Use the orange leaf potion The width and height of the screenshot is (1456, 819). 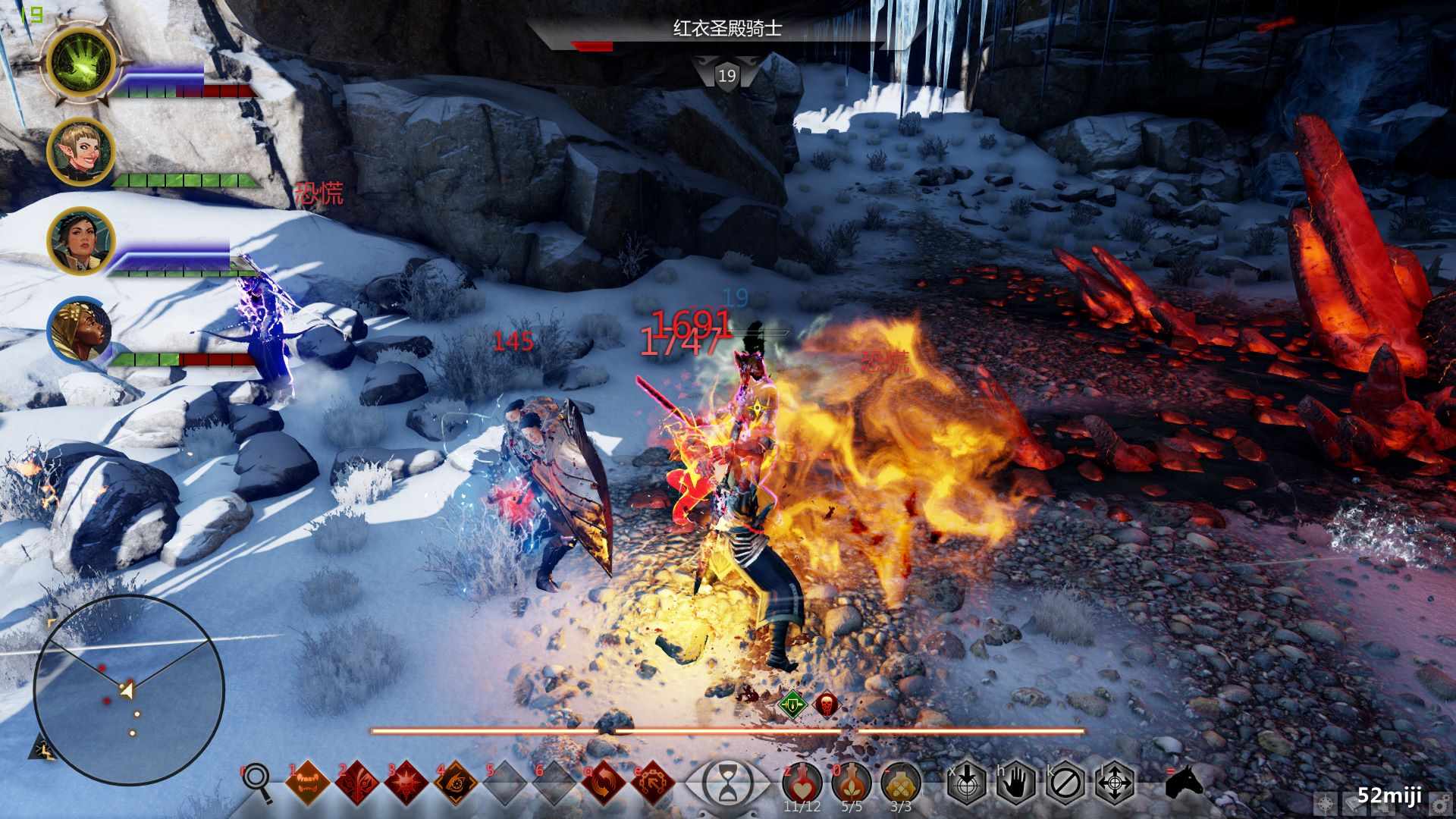(x=852, y=782)
